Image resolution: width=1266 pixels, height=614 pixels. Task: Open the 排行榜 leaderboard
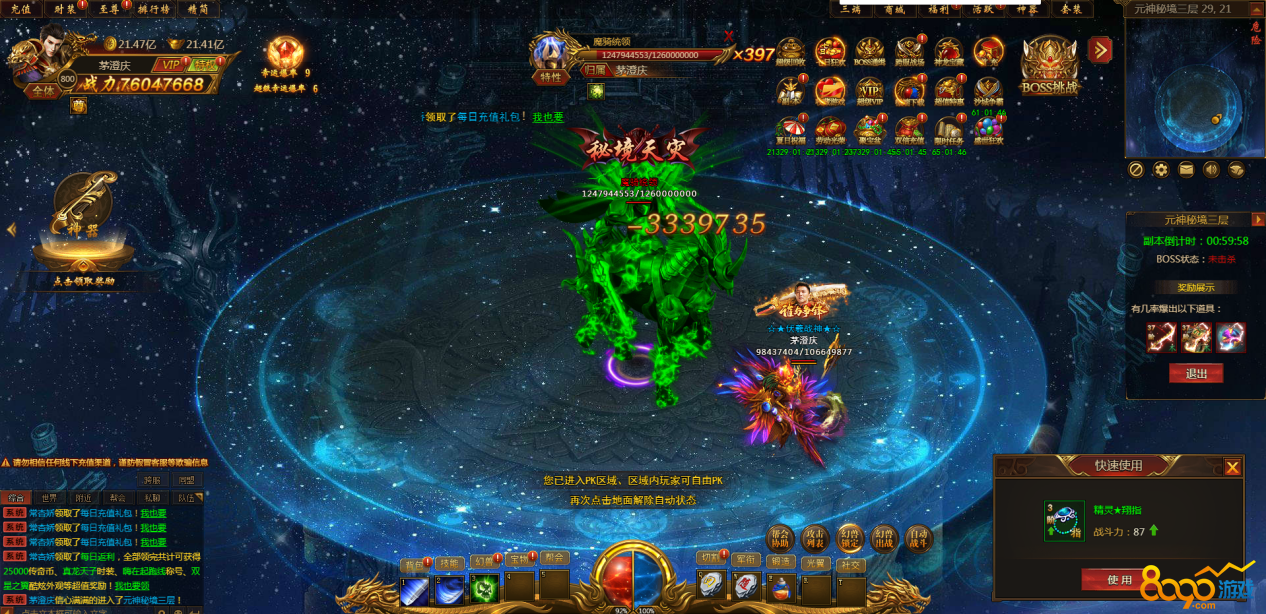click(153, 8)
